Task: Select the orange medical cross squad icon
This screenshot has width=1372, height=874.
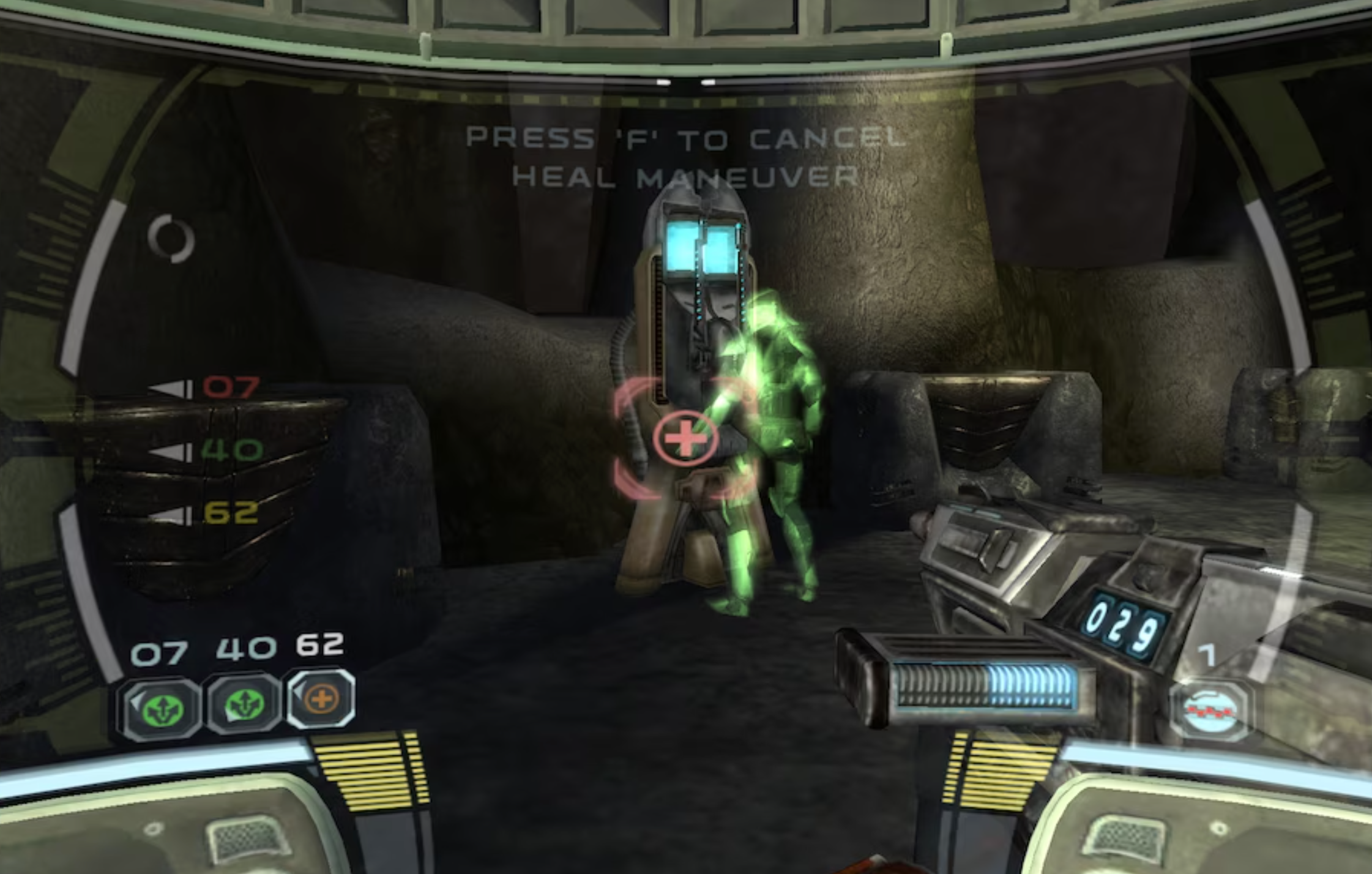Action: 322,699
